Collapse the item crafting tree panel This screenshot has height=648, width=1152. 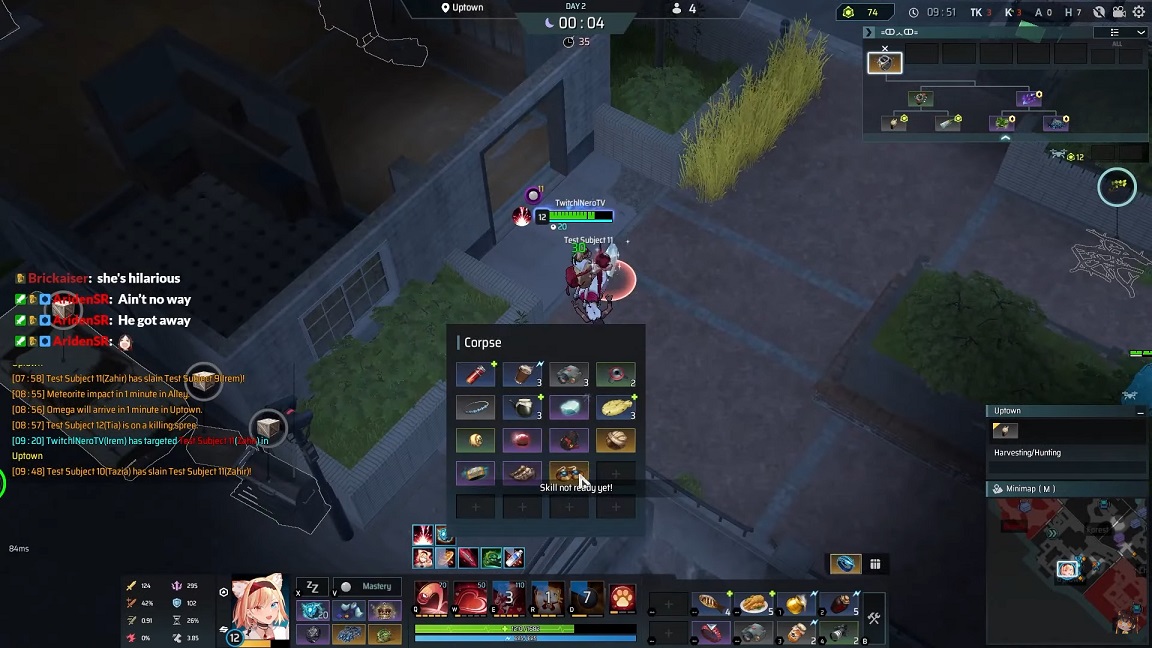point(1005,138)
